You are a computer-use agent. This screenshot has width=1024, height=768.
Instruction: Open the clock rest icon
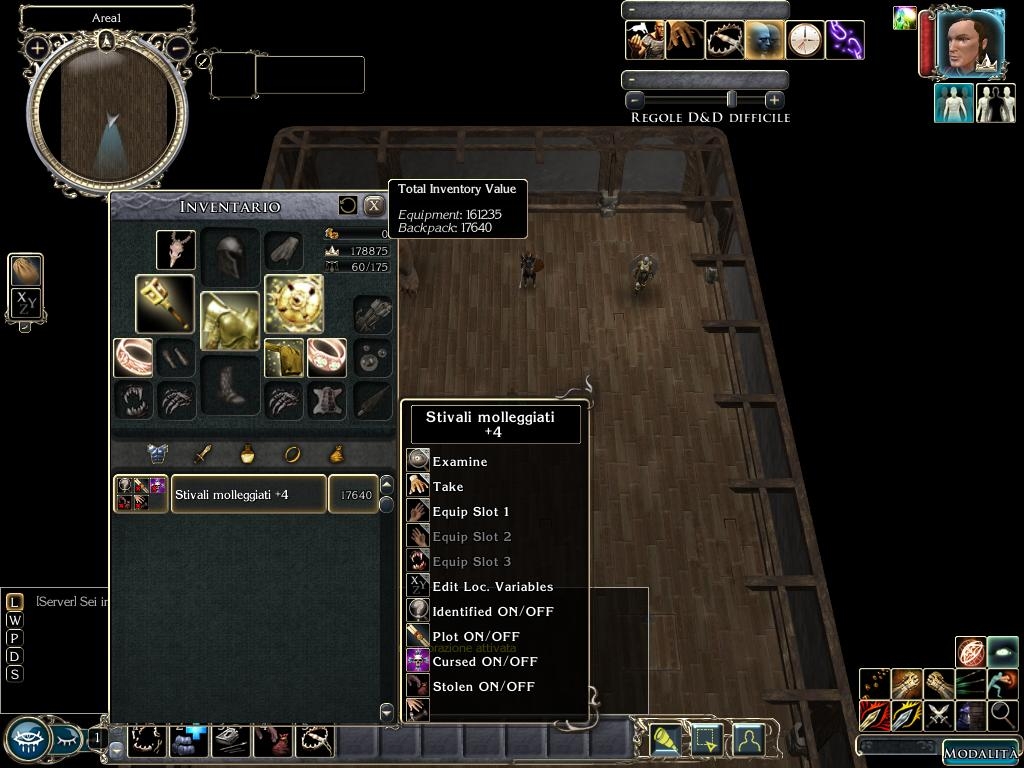tap(805, 40)
